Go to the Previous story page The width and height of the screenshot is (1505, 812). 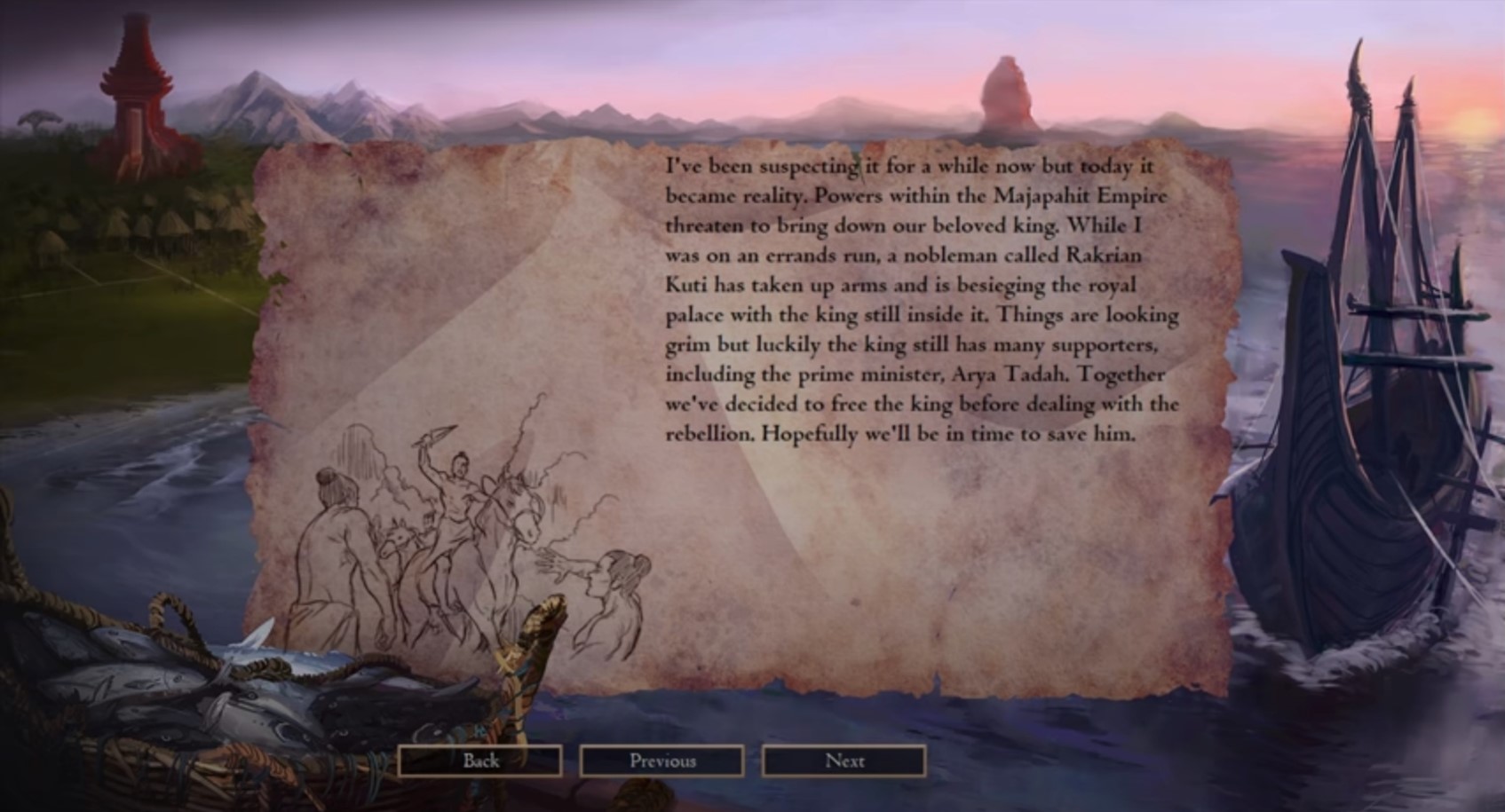[661, 761]
